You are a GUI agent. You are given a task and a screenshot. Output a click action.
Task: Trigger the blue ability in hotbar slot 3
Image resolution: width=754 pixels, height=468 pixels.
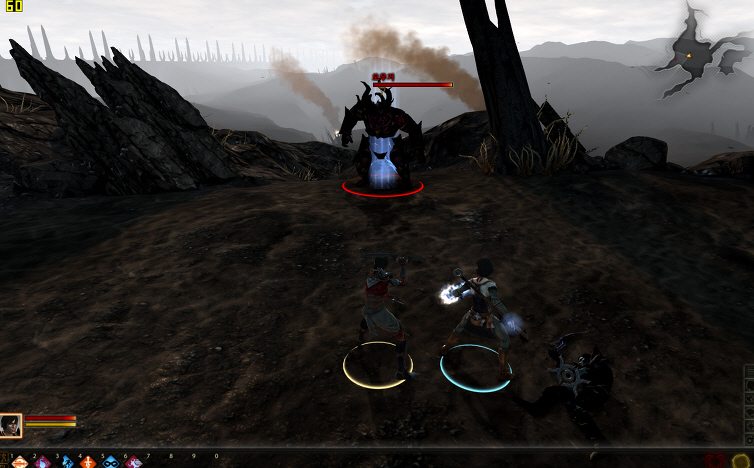(x=65, y=462)
